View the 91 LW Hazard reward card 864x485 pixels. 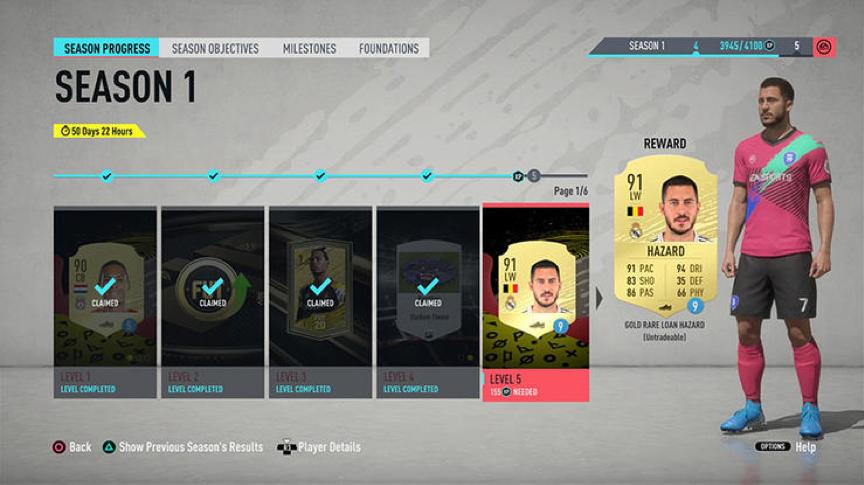664,240
